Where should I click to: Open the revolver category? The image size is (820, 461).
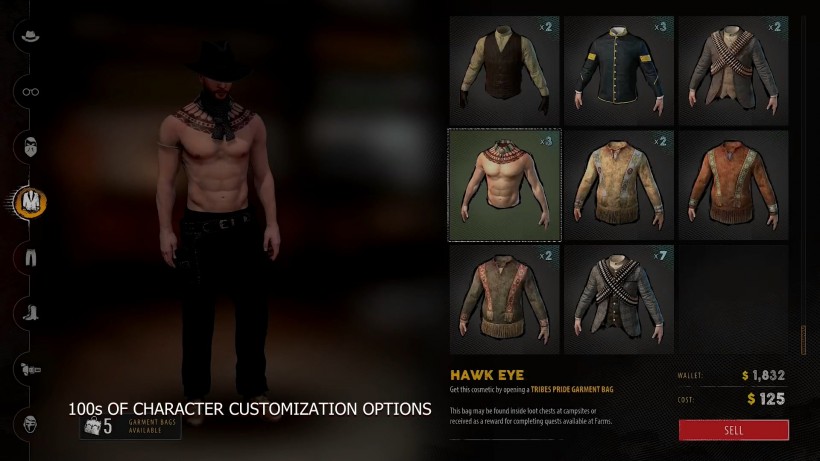30,368
